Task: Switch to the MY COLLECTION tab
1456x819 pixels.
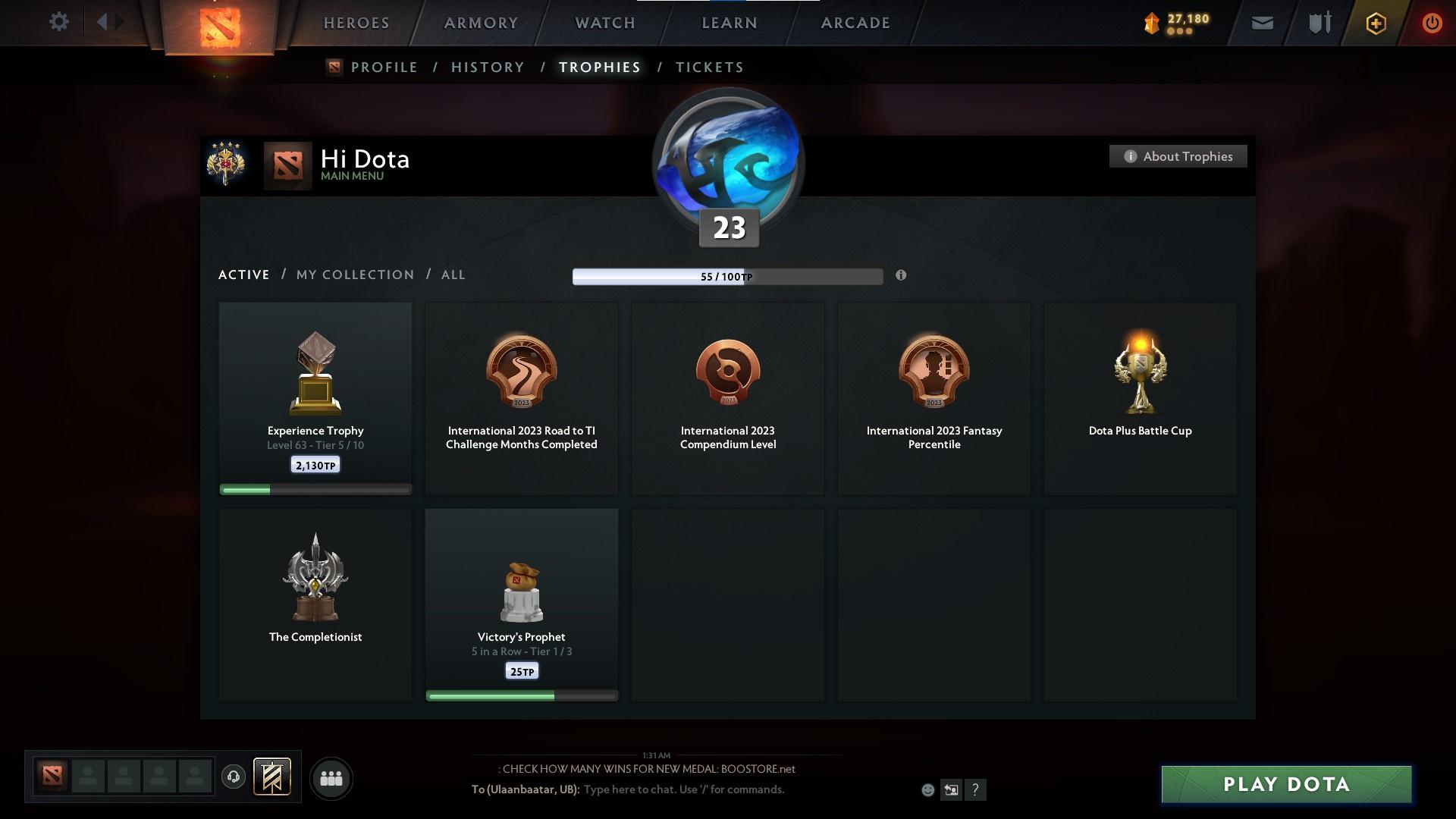Action: [x=354, y=275]
